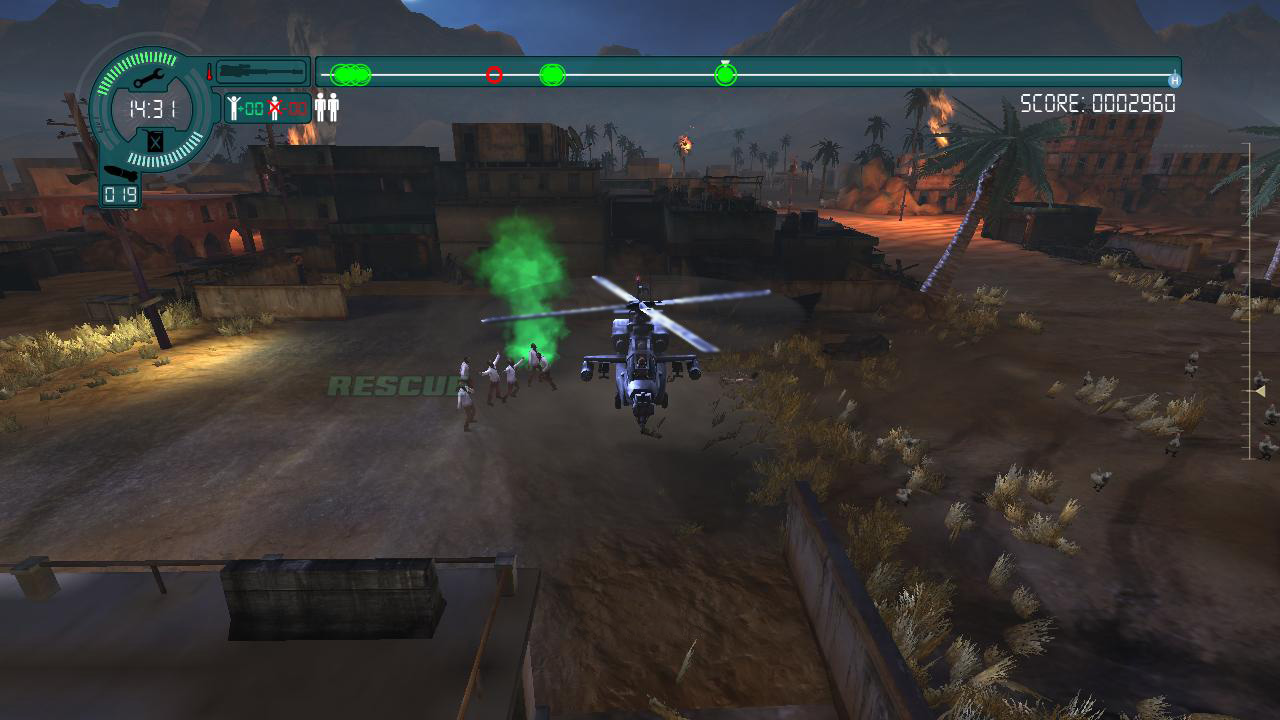Select the home base H marker
1280x720 pixels.
[x=1175, y=80]
